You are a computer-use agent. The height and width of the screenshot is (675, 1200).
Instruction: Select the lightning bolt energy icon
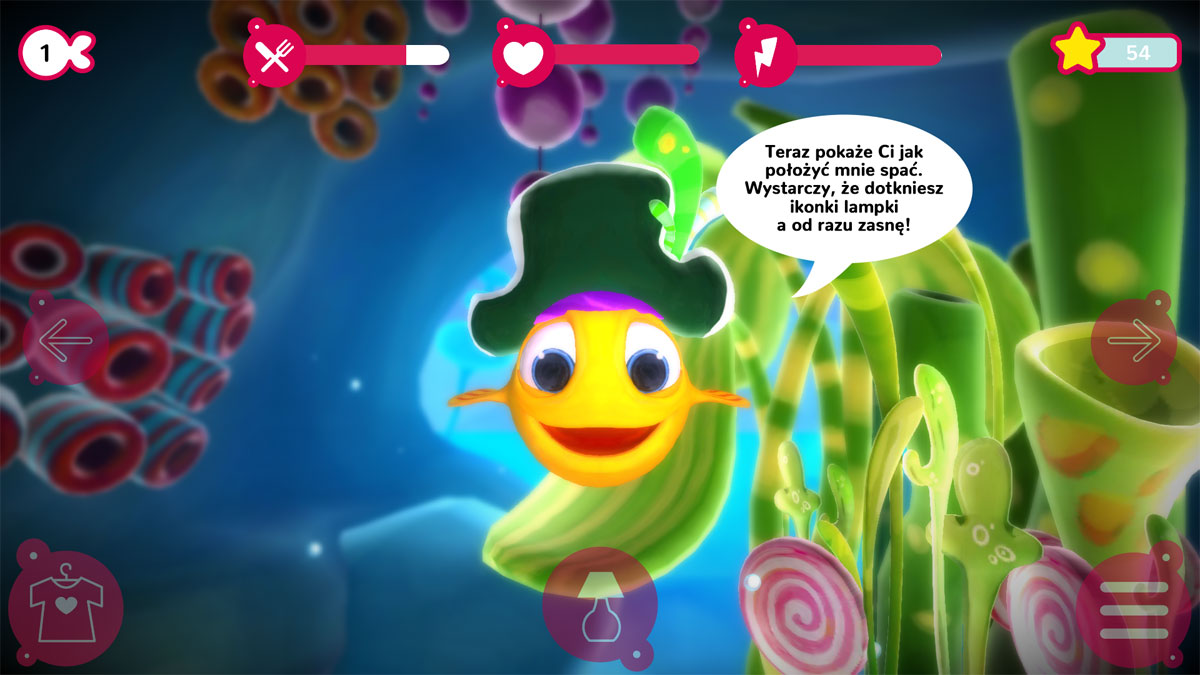coord(765,55)
